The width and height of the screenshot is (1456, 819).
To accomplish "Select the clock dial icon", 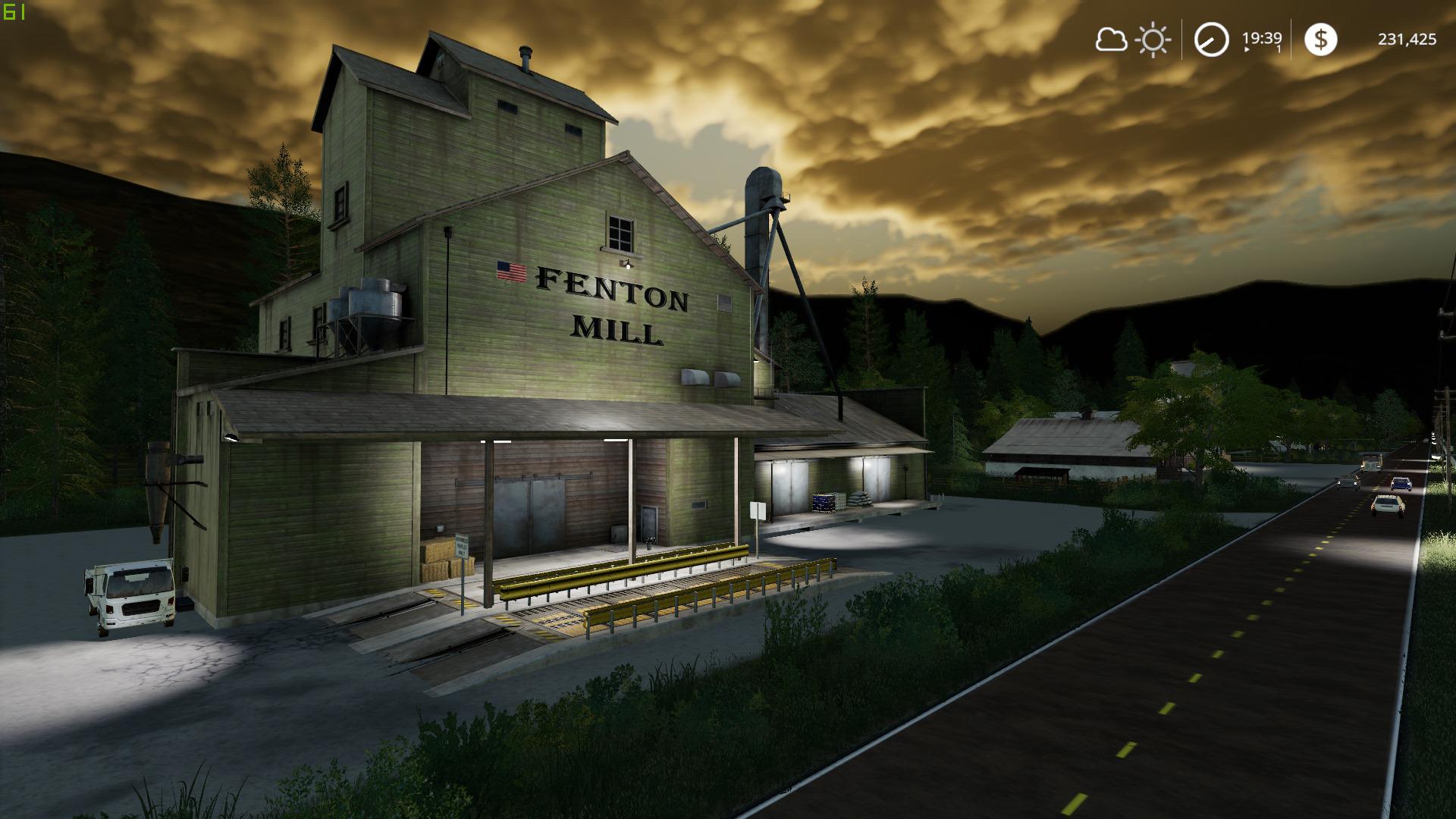I will click(x=1211, y=39).
